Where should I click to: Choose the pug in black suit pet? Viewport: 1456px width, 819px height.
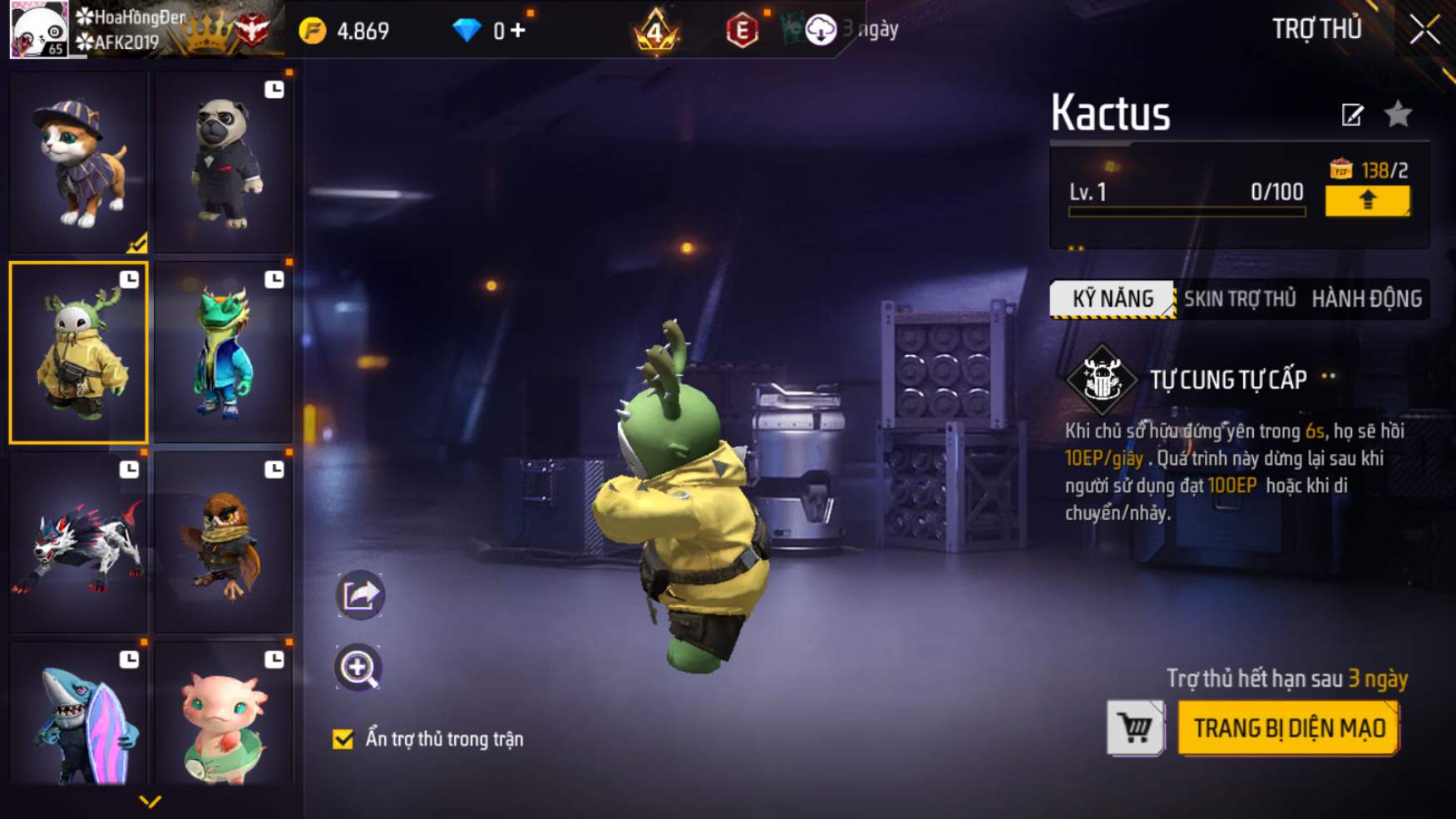223,162
